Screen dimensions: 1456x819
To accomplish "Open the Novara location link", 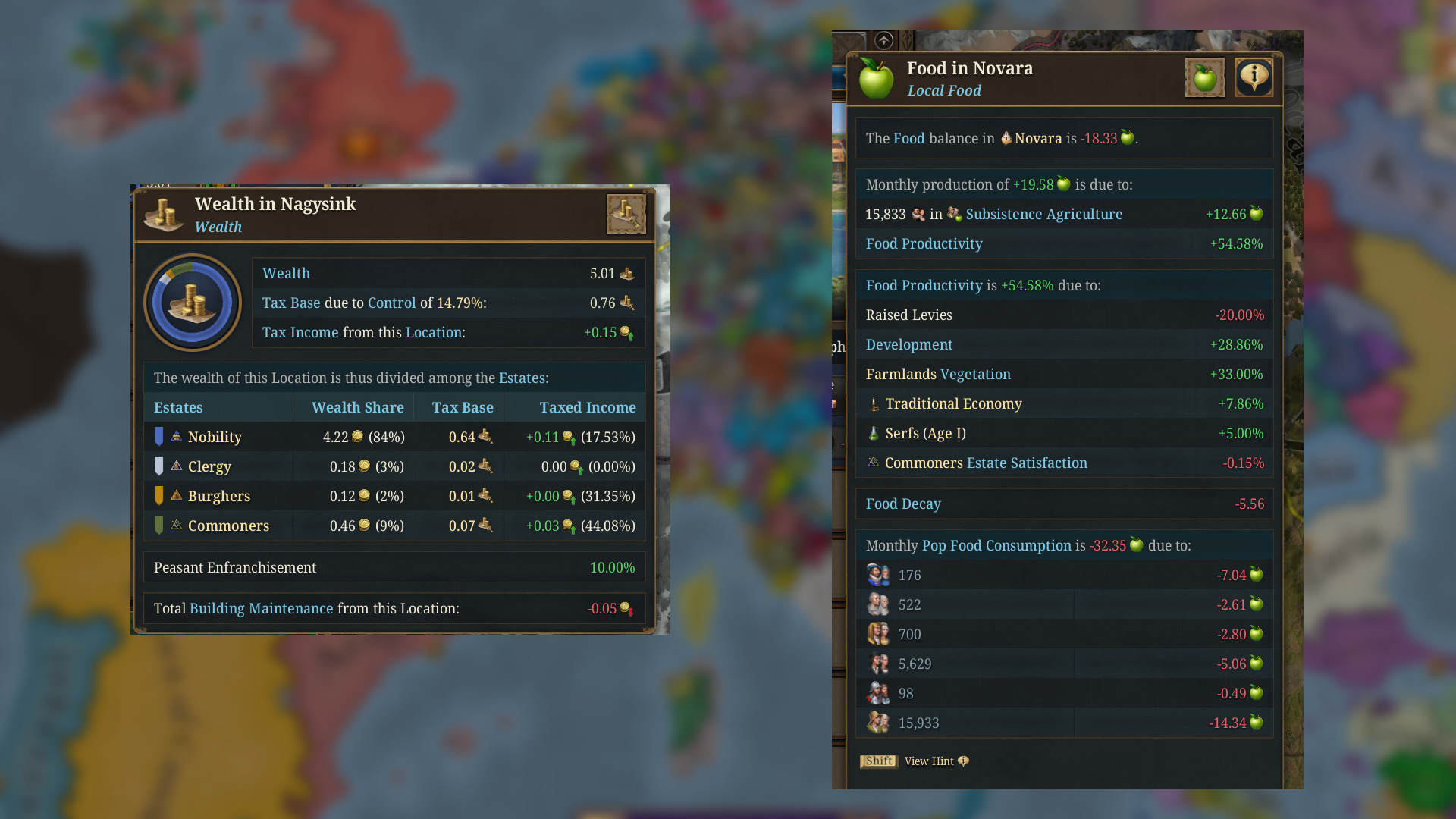I will tap(1039, 138).
